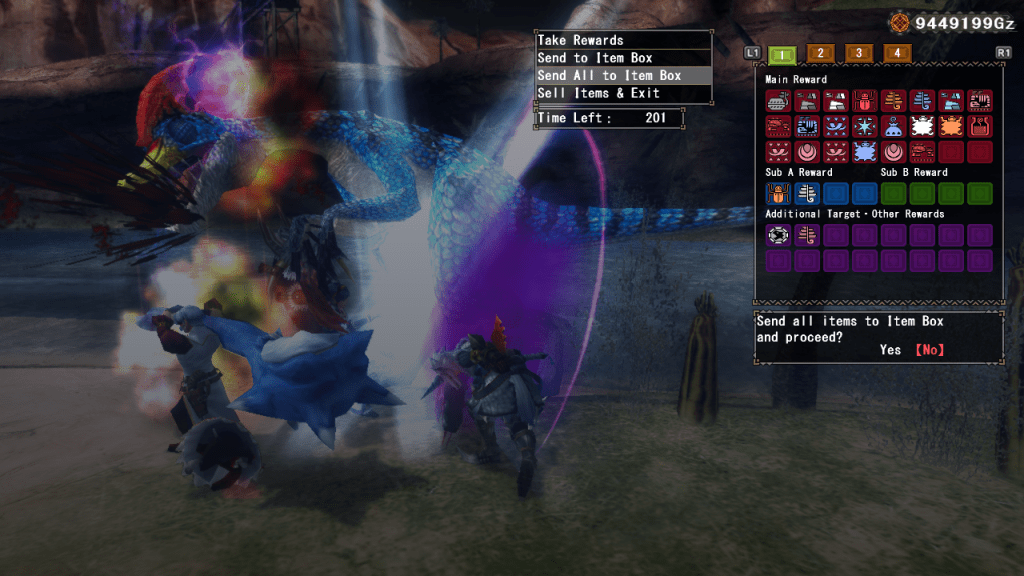Decline with No in the prompt
This screenshot has height=576, width=1024.
(929, 350)
